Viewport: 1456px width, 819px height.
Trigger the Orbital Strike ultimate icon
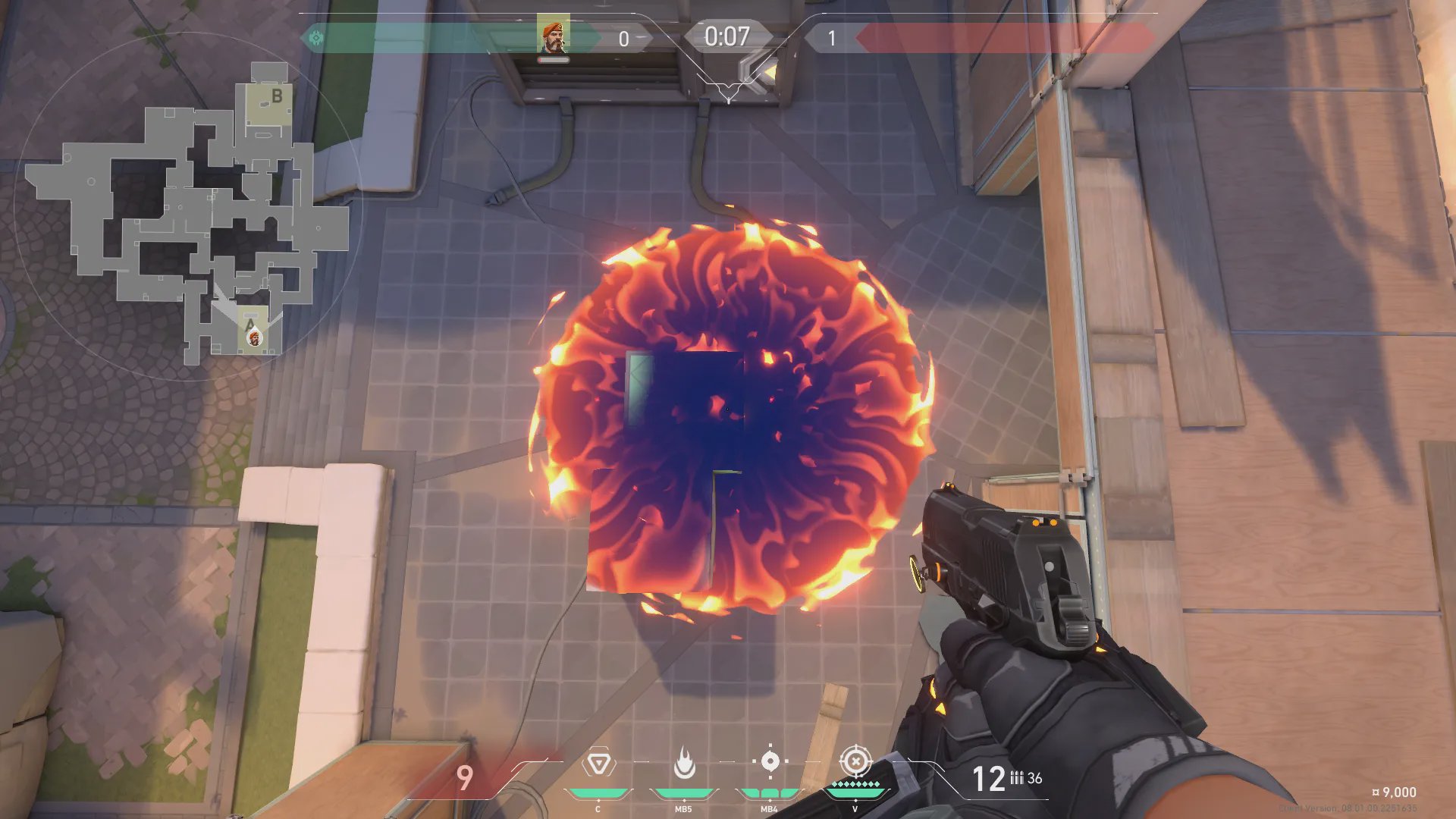855,761
